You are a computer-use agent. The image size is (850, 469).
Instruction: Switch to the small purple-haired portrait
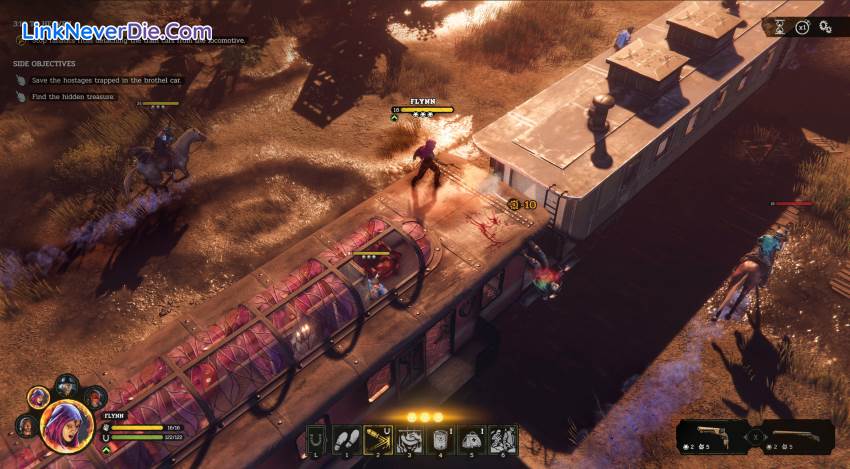pyautogui.click(x=40, y=397)
